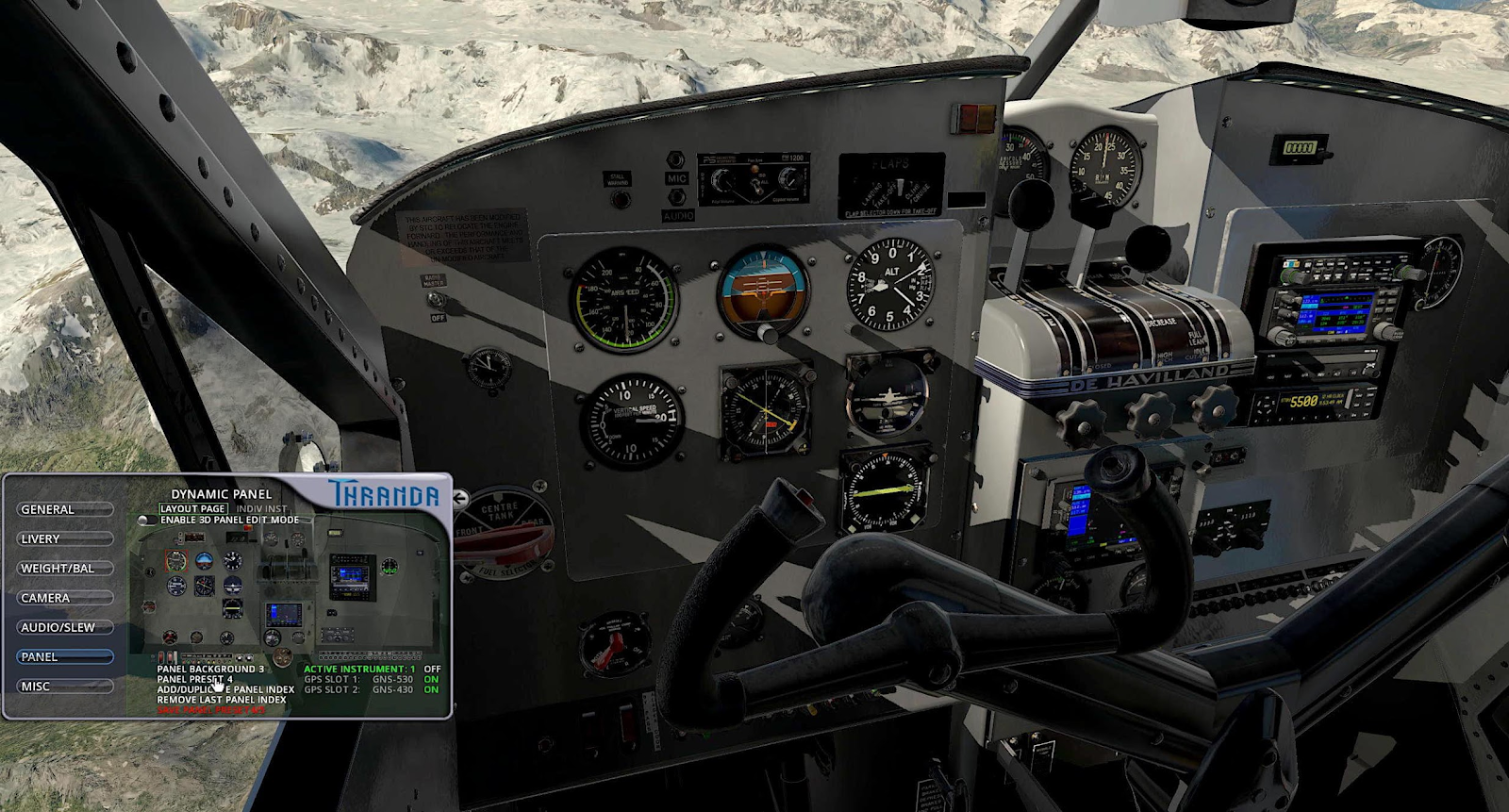Switch to the LAYOUT PAGE sub-tab

[192, 508]
